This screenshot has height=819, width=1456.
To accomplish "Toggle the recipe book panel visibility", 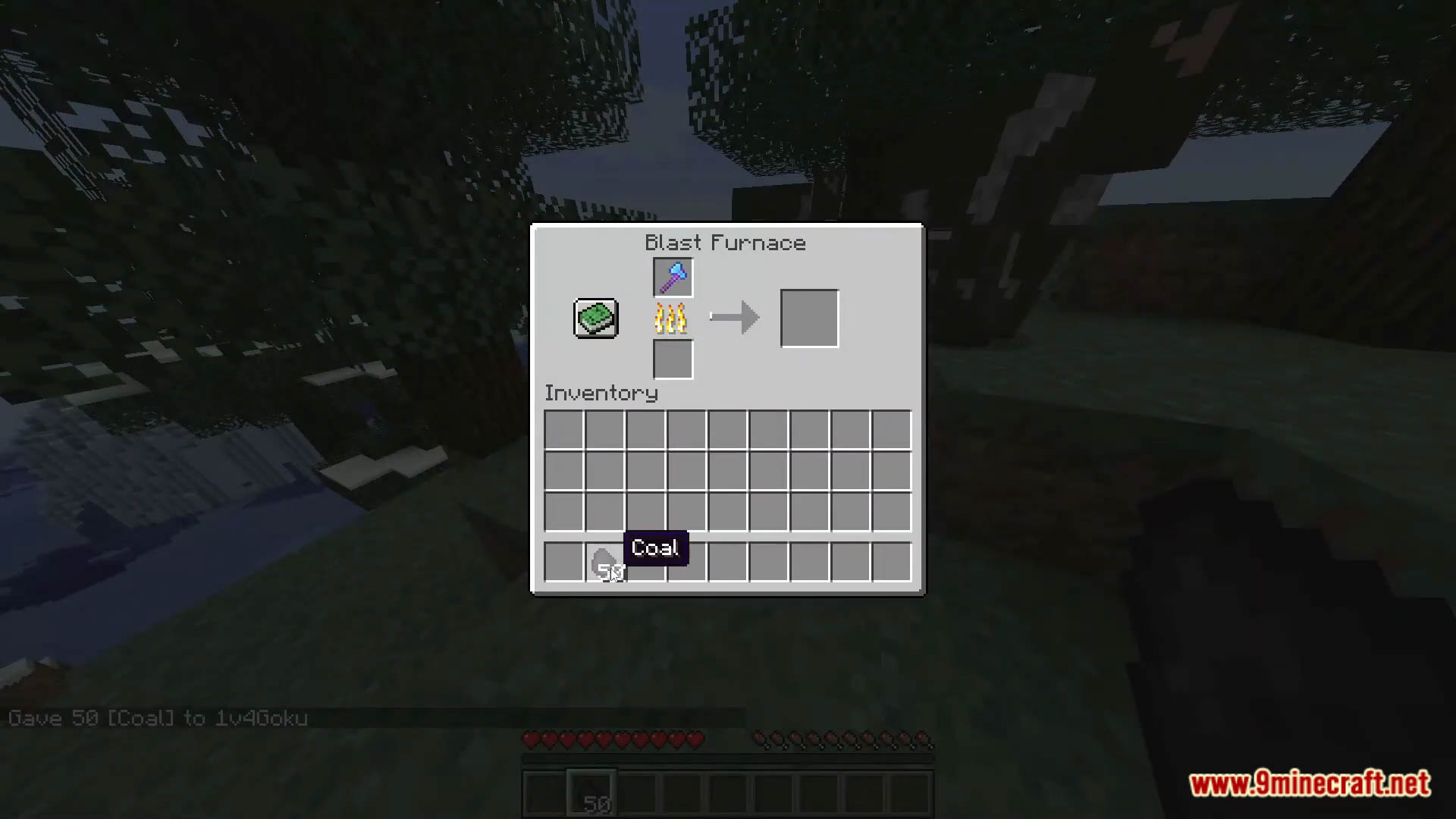I will [x=595, y=318].
